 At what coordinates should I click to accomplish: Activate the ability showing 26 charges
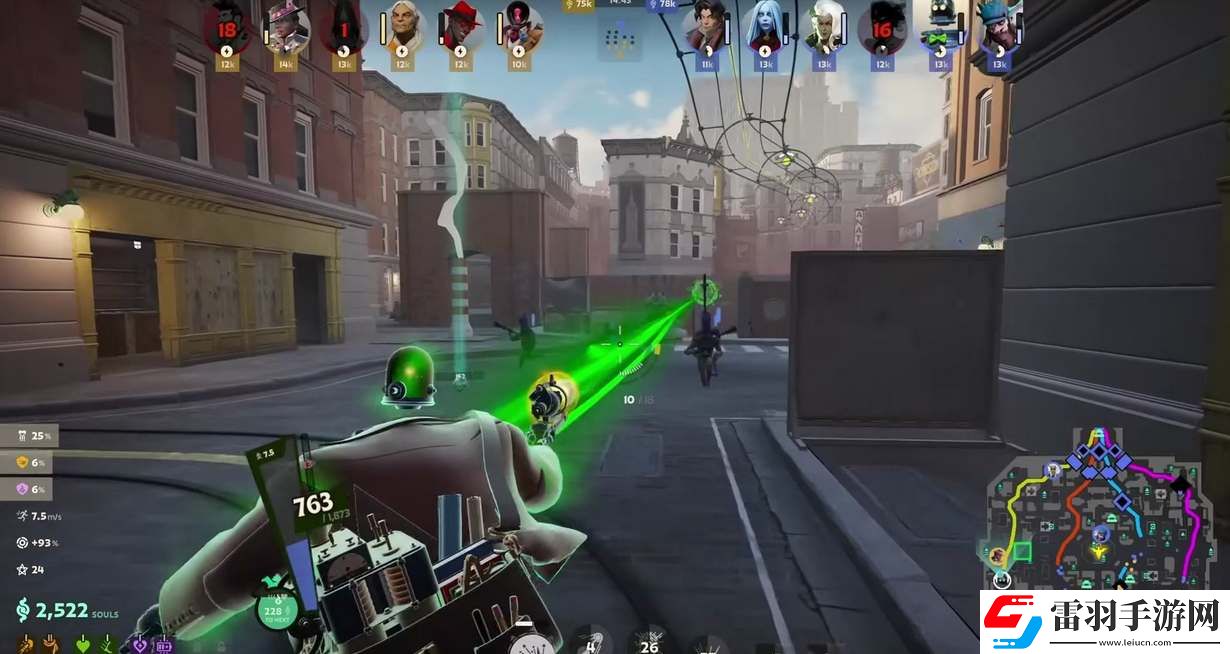pos(651,641)
